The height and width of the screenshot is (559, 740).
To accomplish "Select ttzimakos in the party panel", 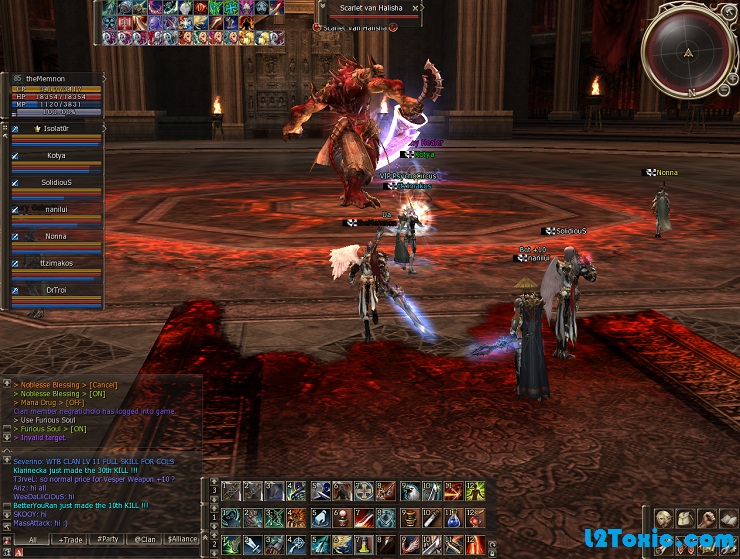I will pyautogui.click(x=55, y=264).
